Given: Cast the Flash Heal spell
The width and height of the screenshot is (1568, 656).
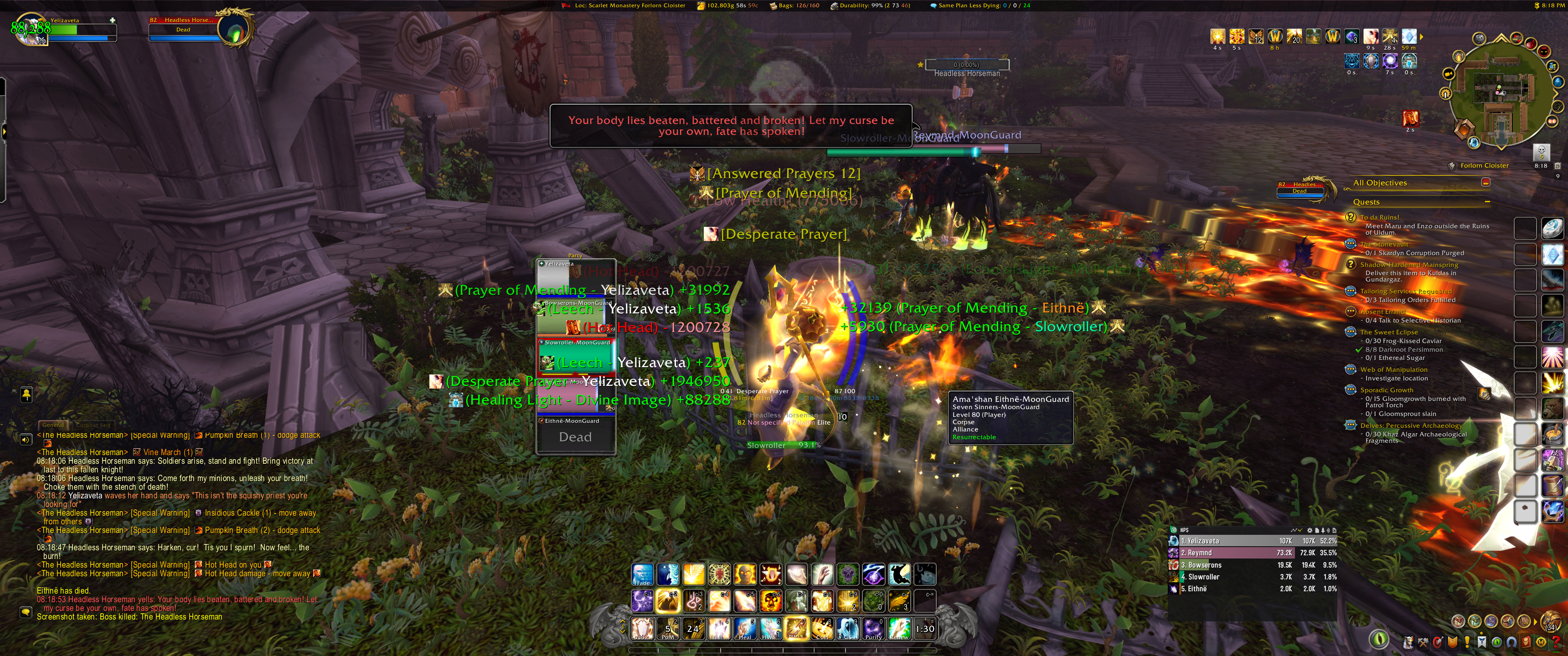Looking at the screenshot, I should click(719, 628).
